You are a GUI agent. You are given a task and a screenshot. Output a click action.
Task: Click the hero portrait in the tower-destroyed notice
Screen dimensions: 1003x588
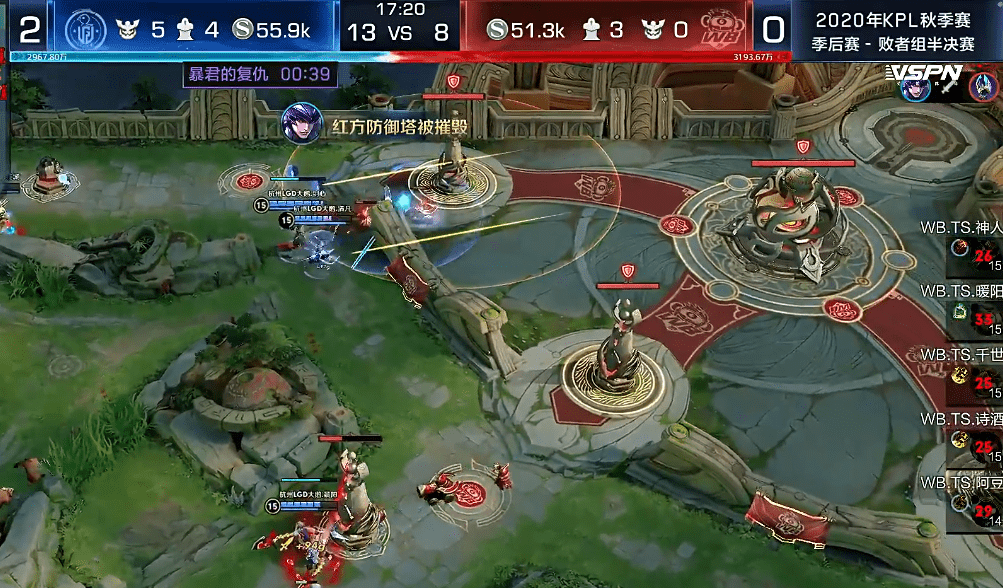tap(299, 123)
